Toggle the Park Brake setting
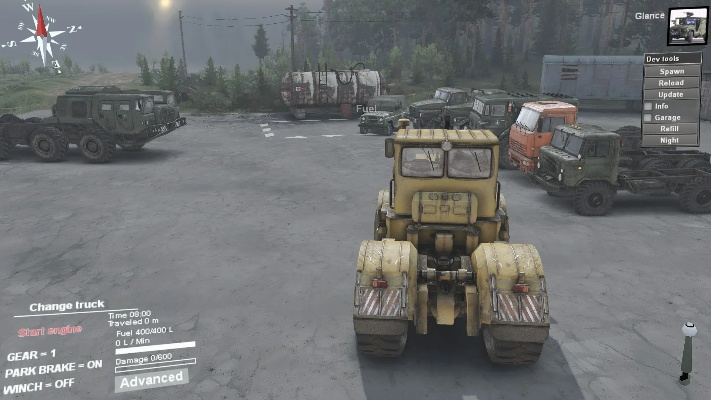Viewport: 711px width, 400px height. coord(53,368)
